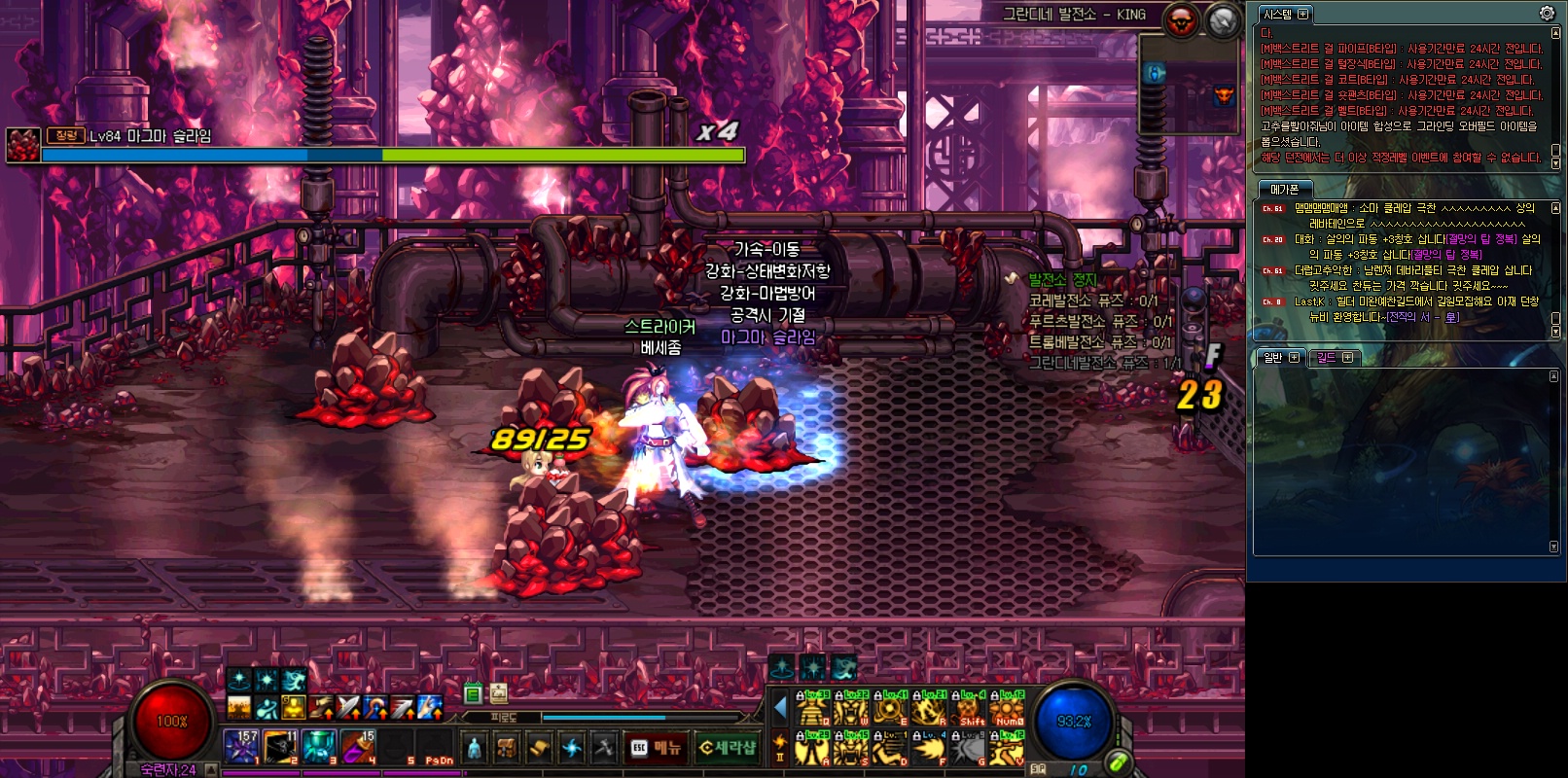Open the quest scroll icon
Viewport: 1568px width, 778px height.
coord(539,748)
